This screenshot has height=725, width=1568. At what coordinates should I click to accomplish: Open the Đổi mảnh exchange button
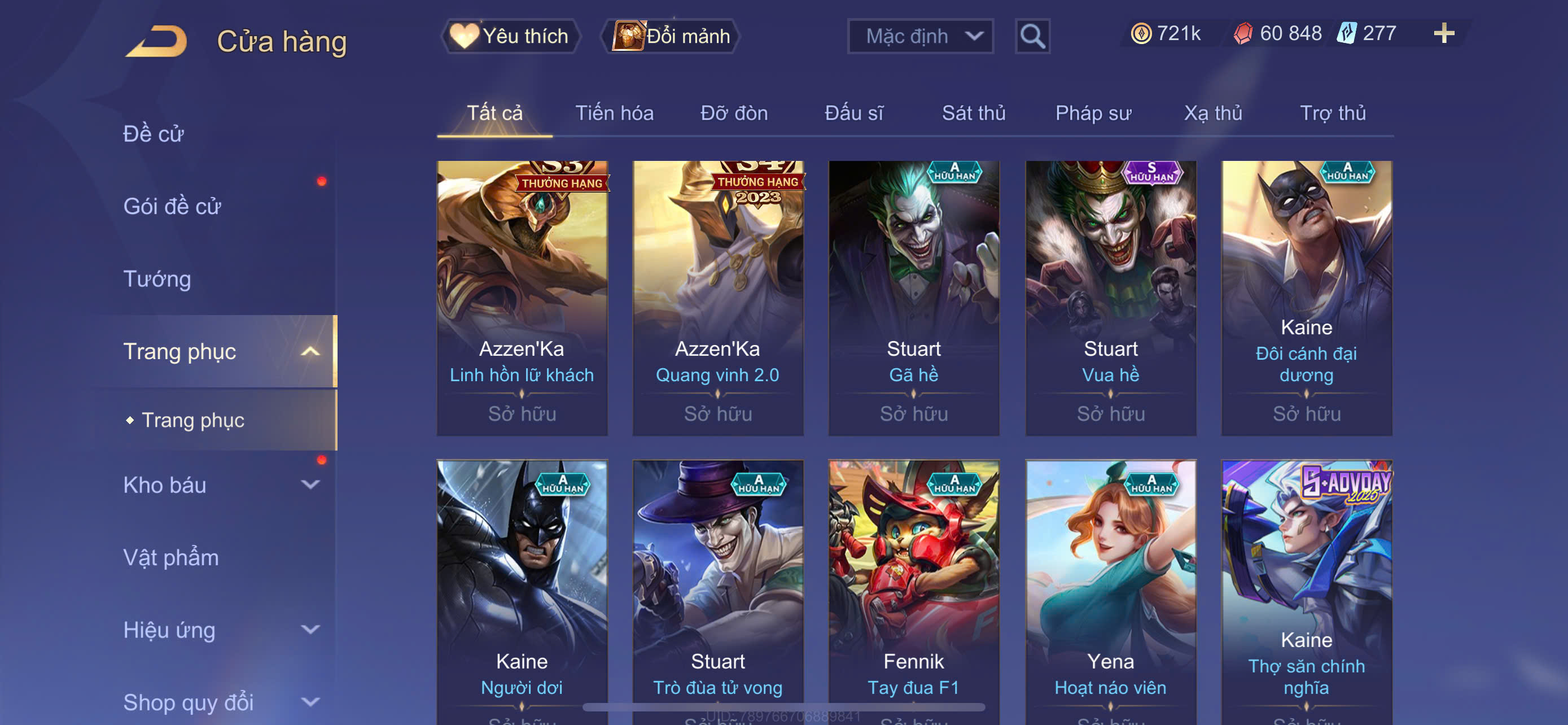click(x=671, y=36)
